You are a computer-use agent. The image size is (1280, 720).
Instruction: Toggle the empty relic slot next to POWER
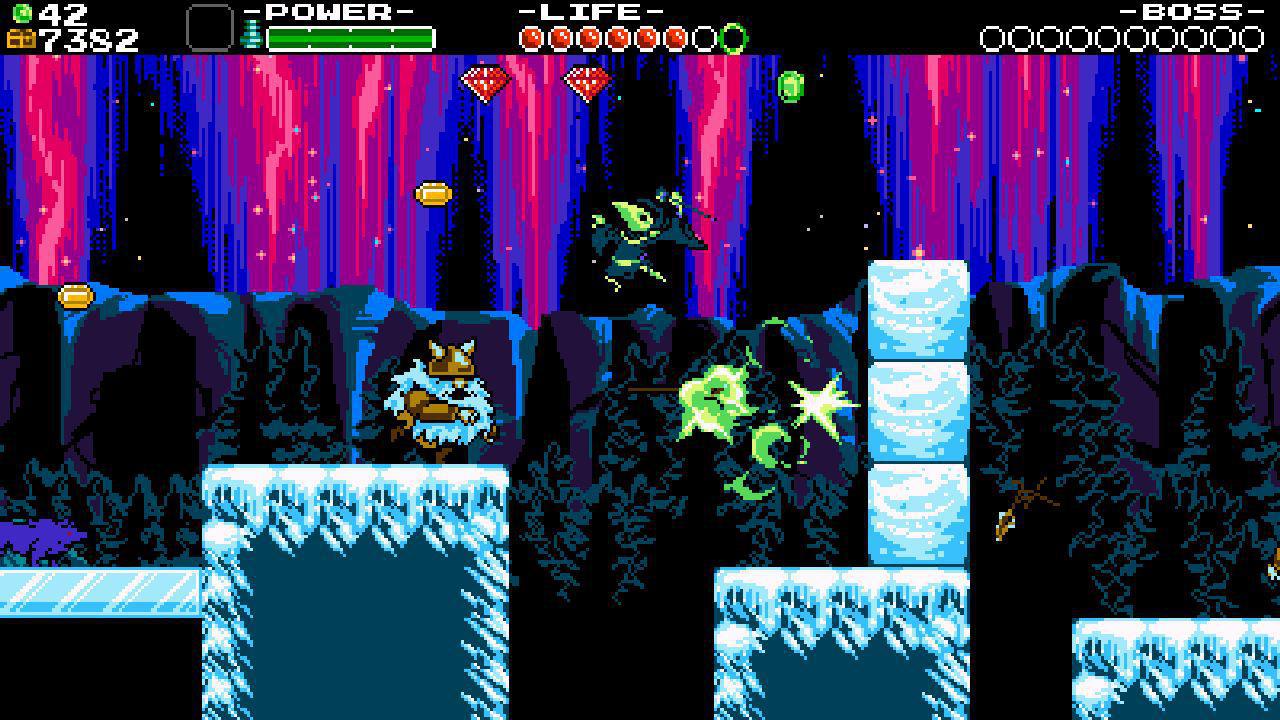tap(209, 27)
